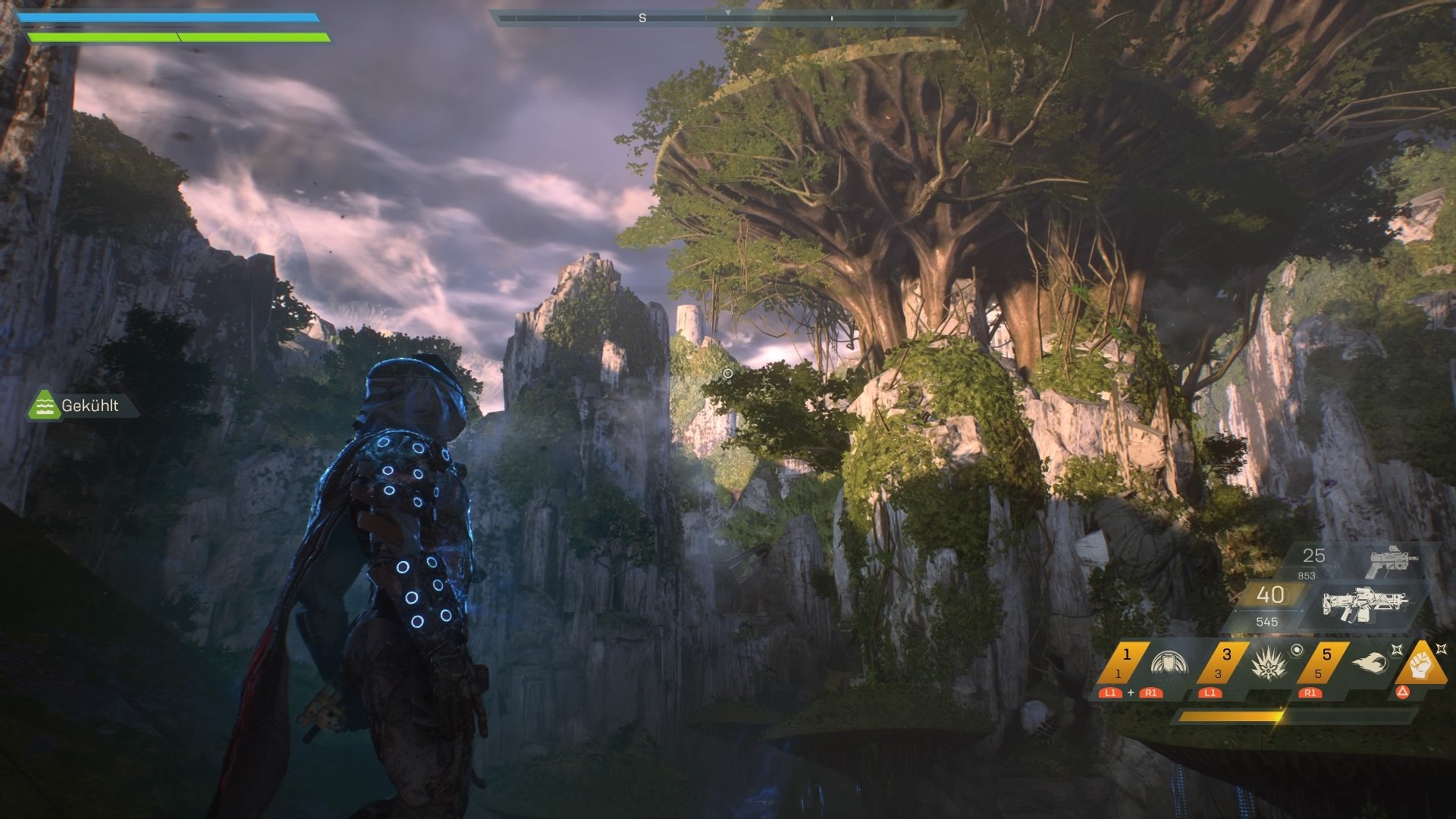Activate the raised fist ultimate ability

coord(1417,662)
